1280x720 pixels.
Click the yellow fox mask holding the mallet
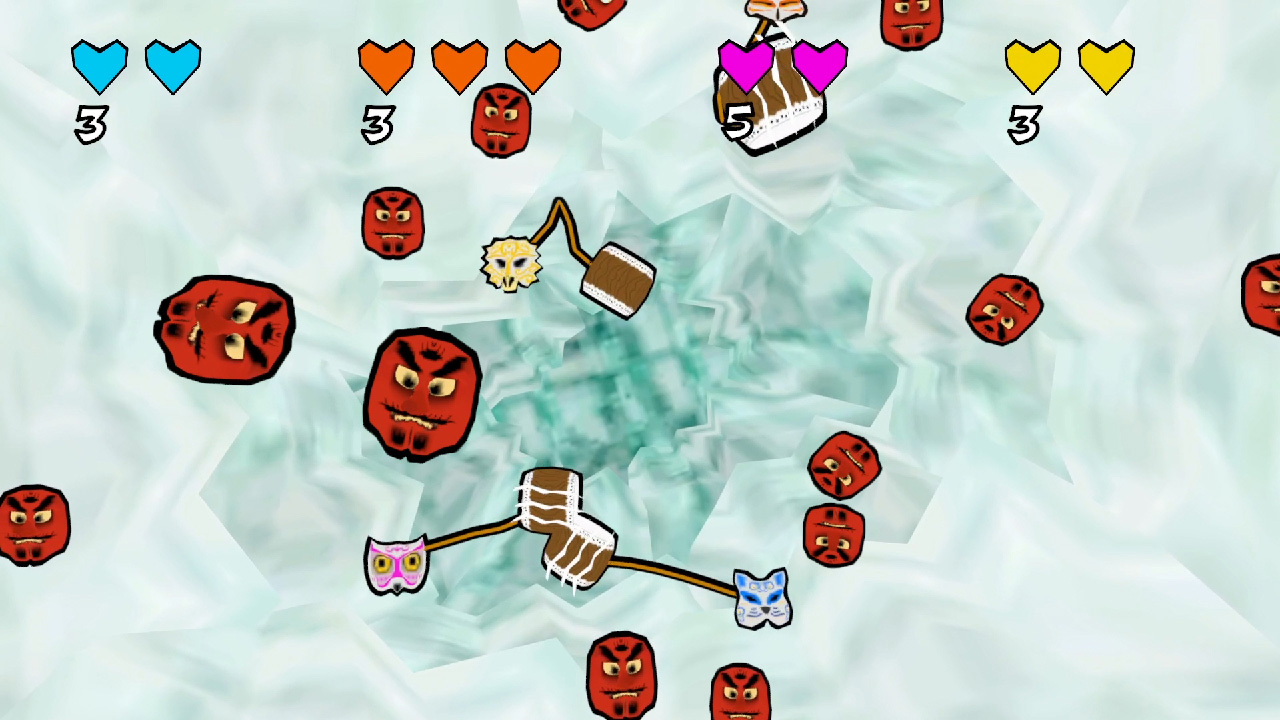point(510,263)
